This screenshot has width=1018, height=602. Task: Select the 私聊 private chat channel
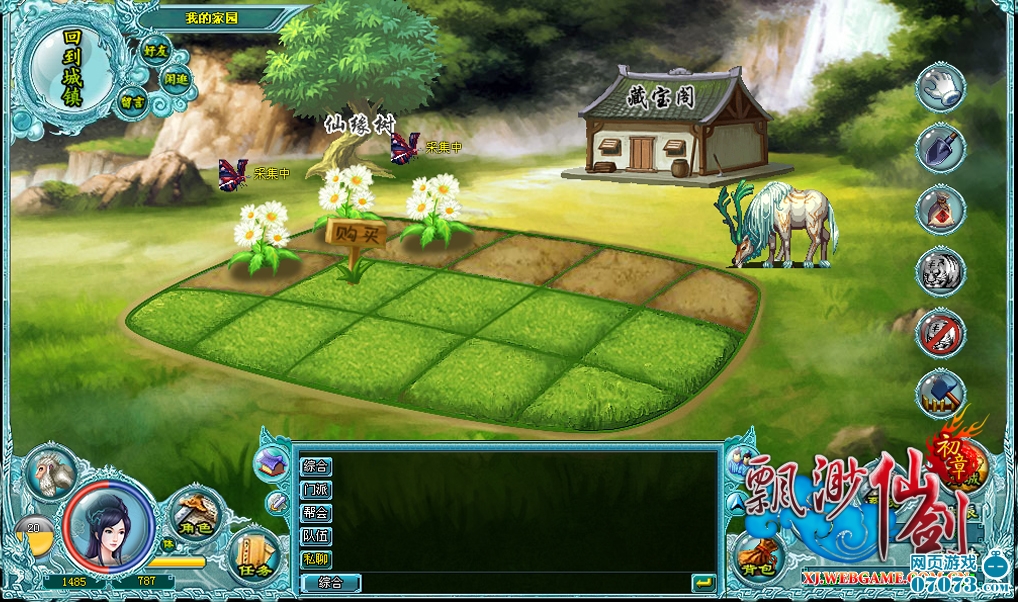tap(316, 559)
